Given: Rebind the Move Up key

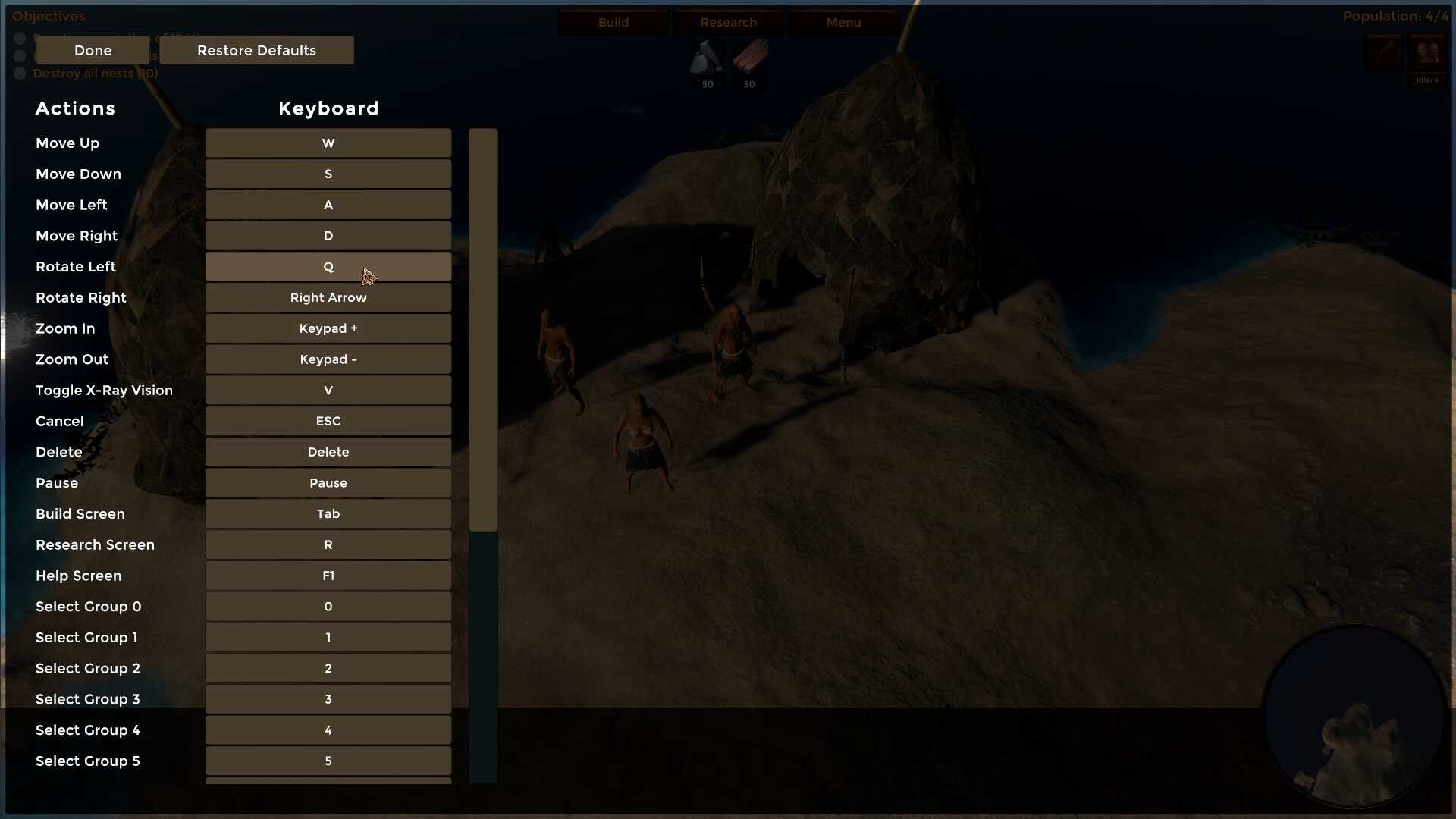Looking at the screenshot, I should (328, 143).
